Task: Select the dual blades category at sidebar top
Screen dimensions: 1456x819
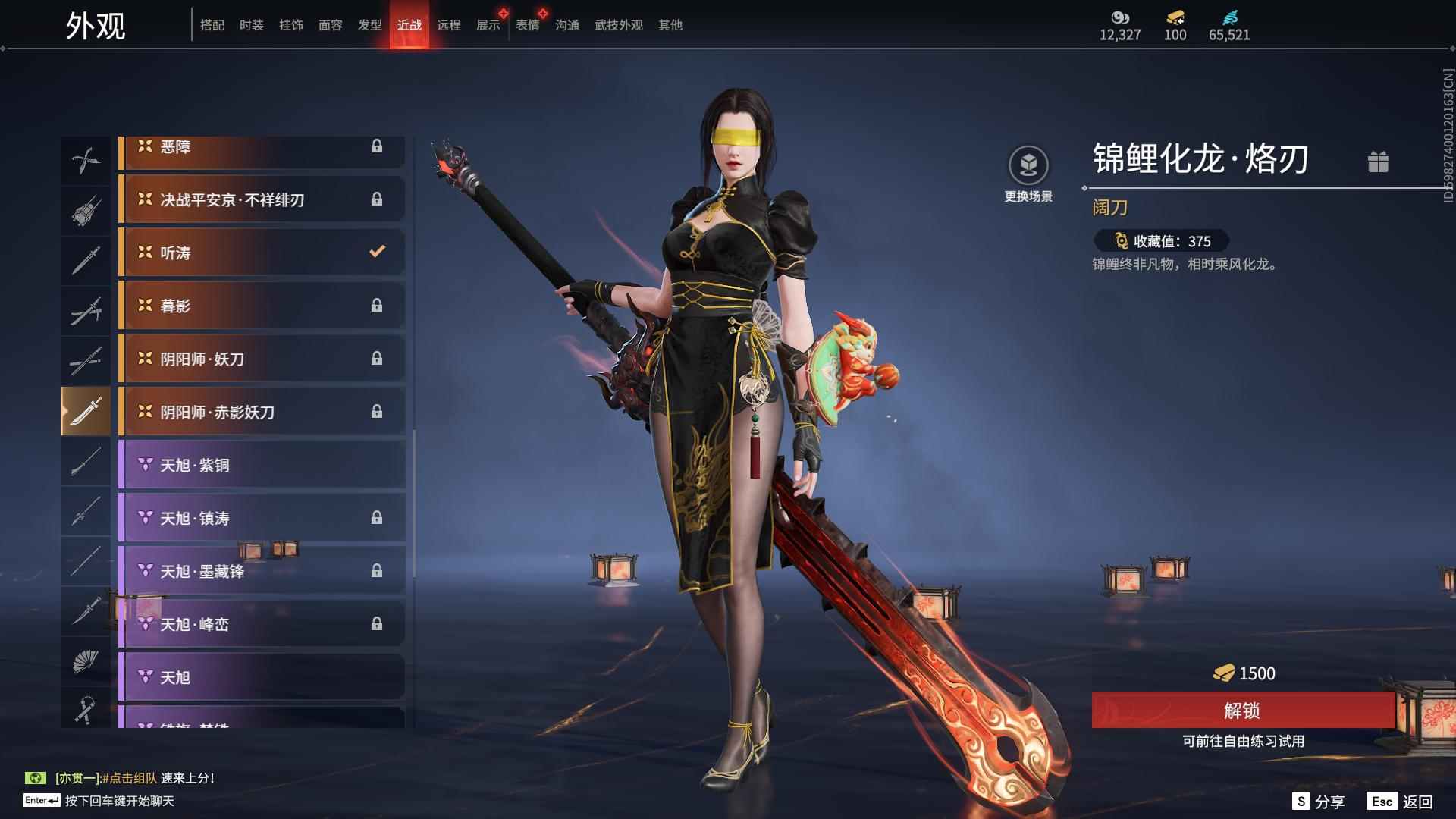Action: click(x=86, y=159)
